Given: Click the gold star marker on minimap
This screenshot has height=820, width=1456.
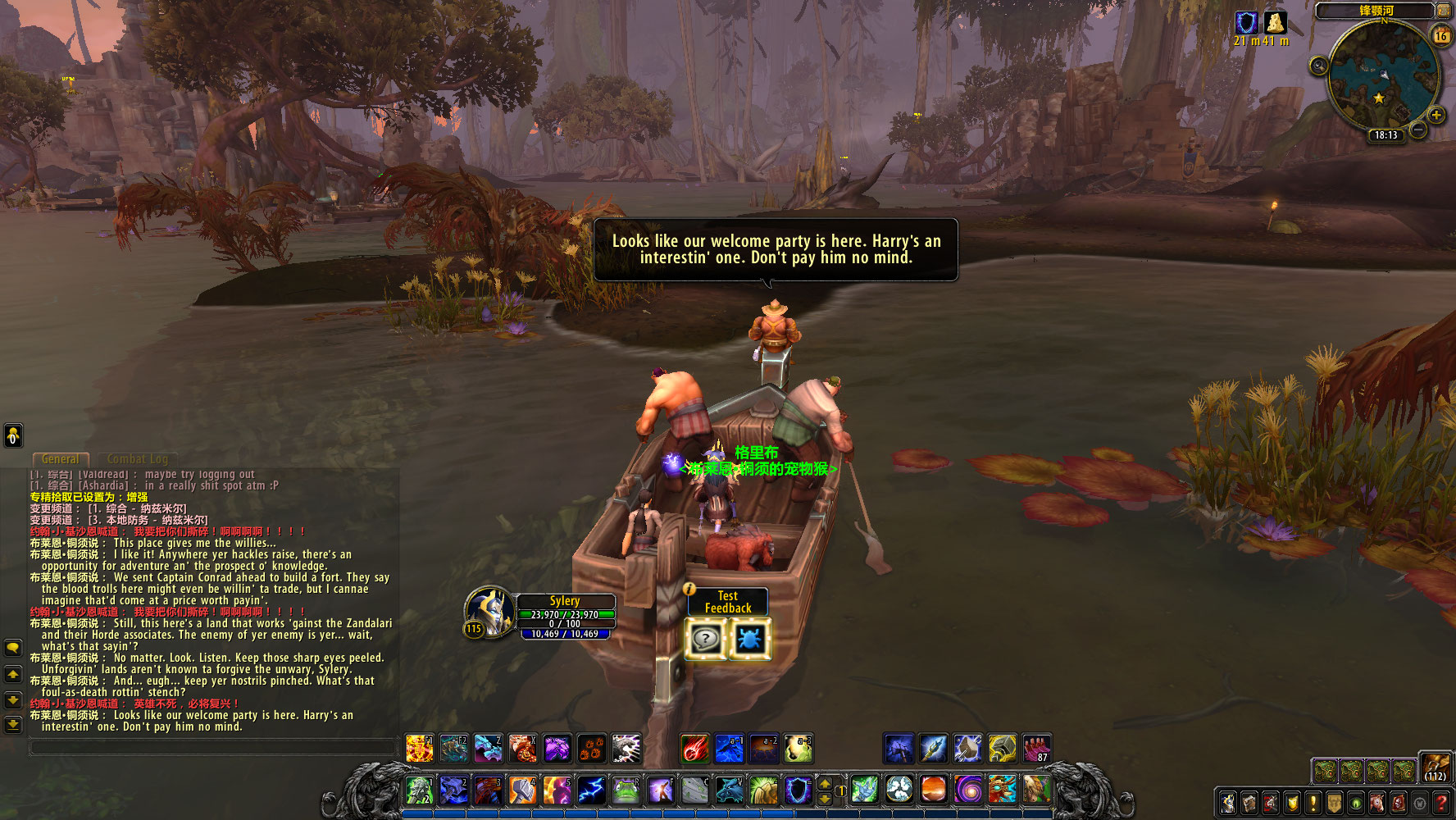Looking at the screenshot, I should [x=1379, y=98].
